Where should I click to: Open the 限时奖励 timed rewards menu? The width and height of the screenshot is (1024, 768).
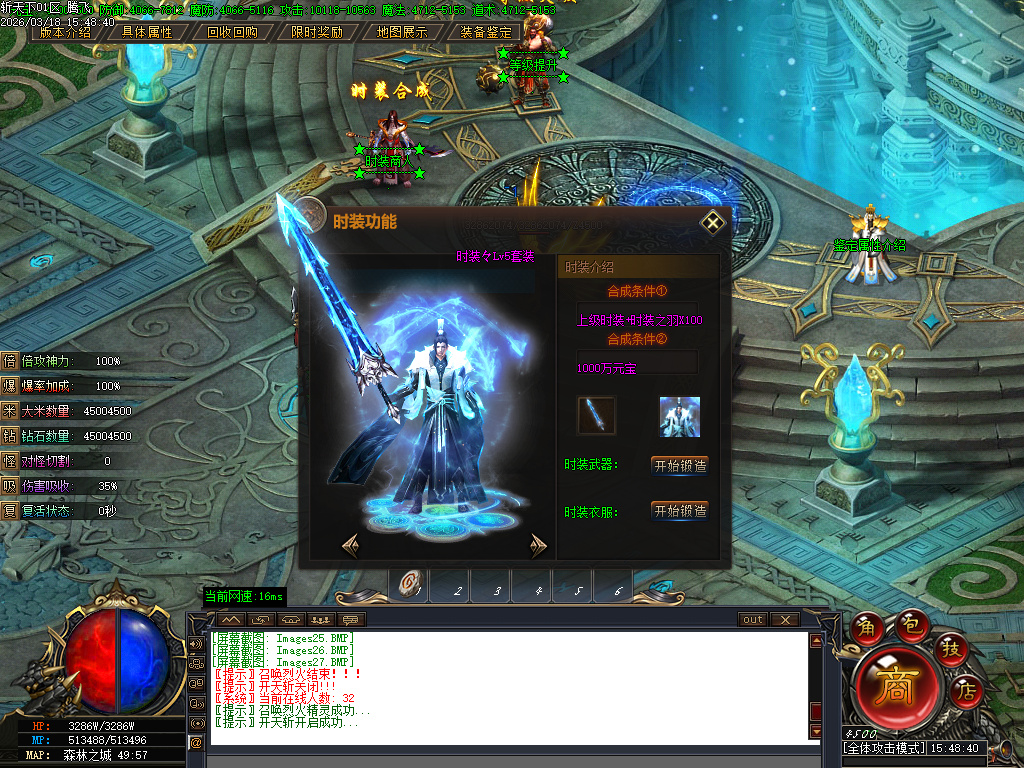click(x=317, y=31)
